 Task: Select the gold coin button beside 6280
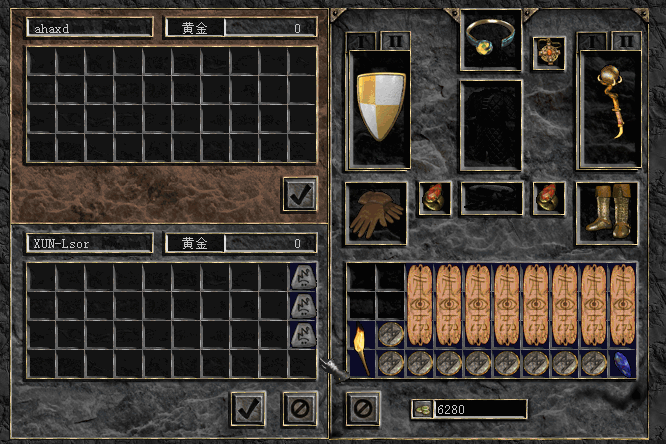coord(422,408)
